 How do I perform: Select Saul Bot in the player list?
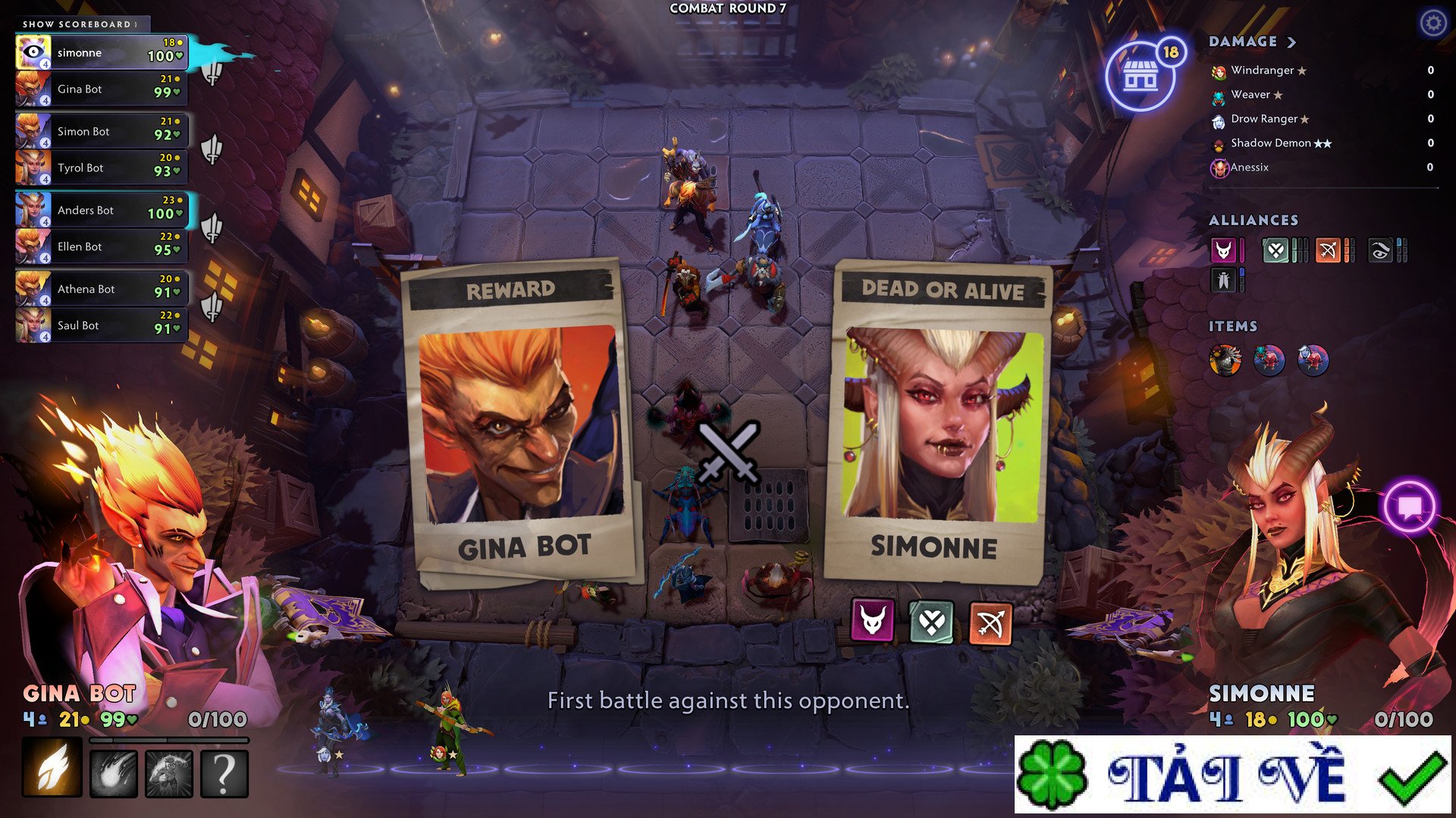(101, 326)
